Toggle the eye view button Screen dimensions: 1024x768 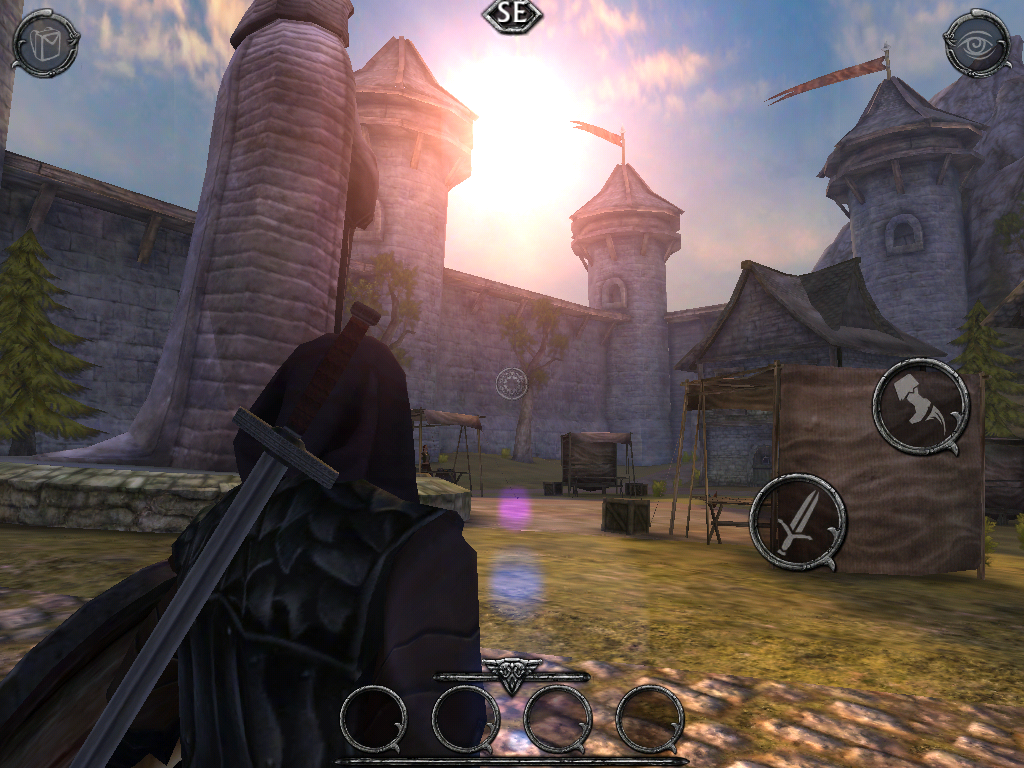pos(977,43)
